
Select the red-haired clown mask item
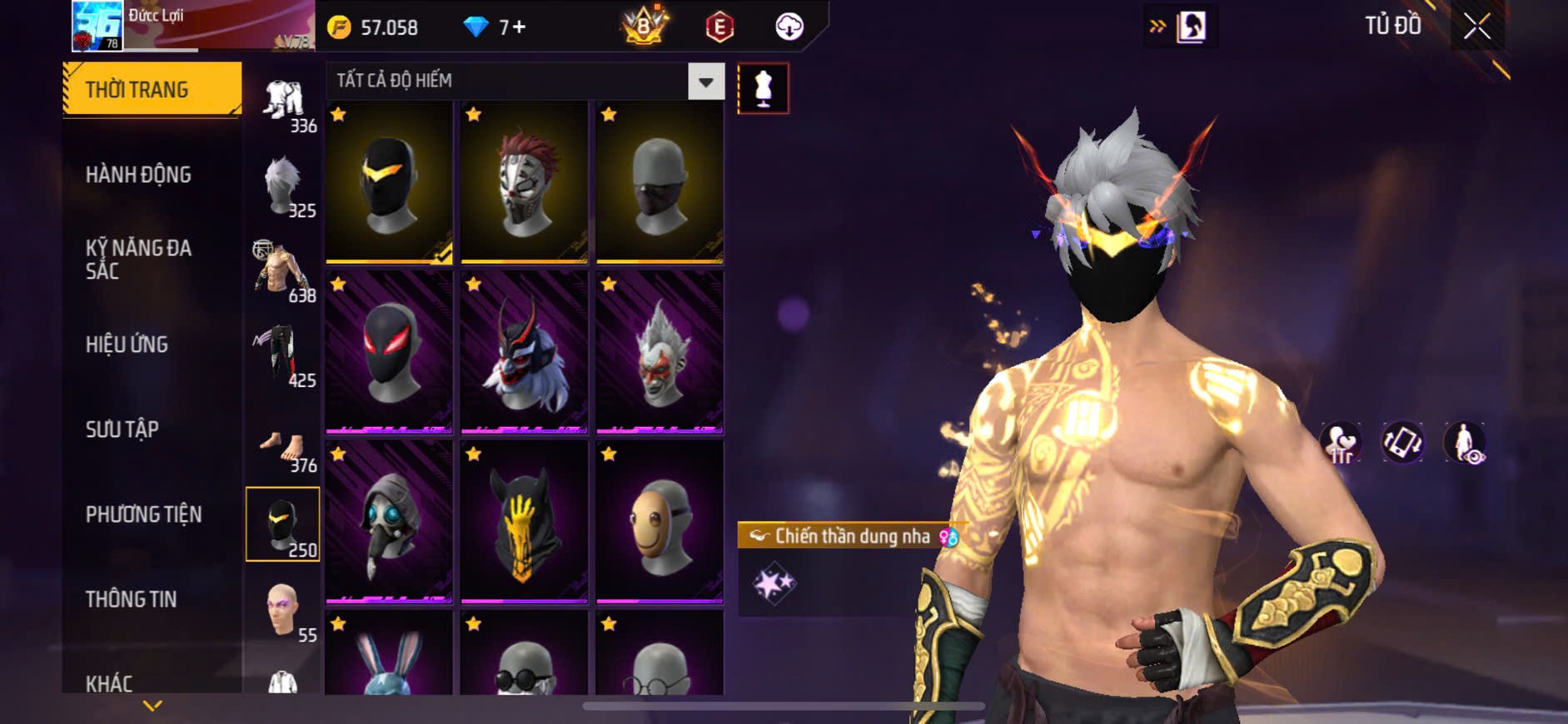(524, 183)
